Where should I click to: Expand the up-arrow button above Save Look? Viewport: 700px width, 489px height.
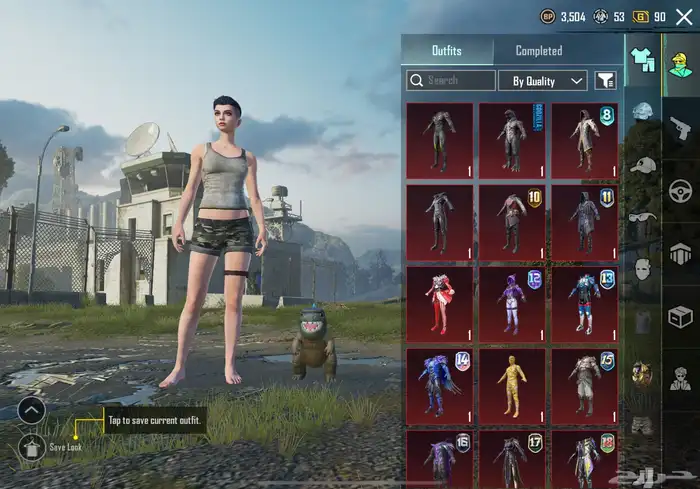tap(31, 409)
